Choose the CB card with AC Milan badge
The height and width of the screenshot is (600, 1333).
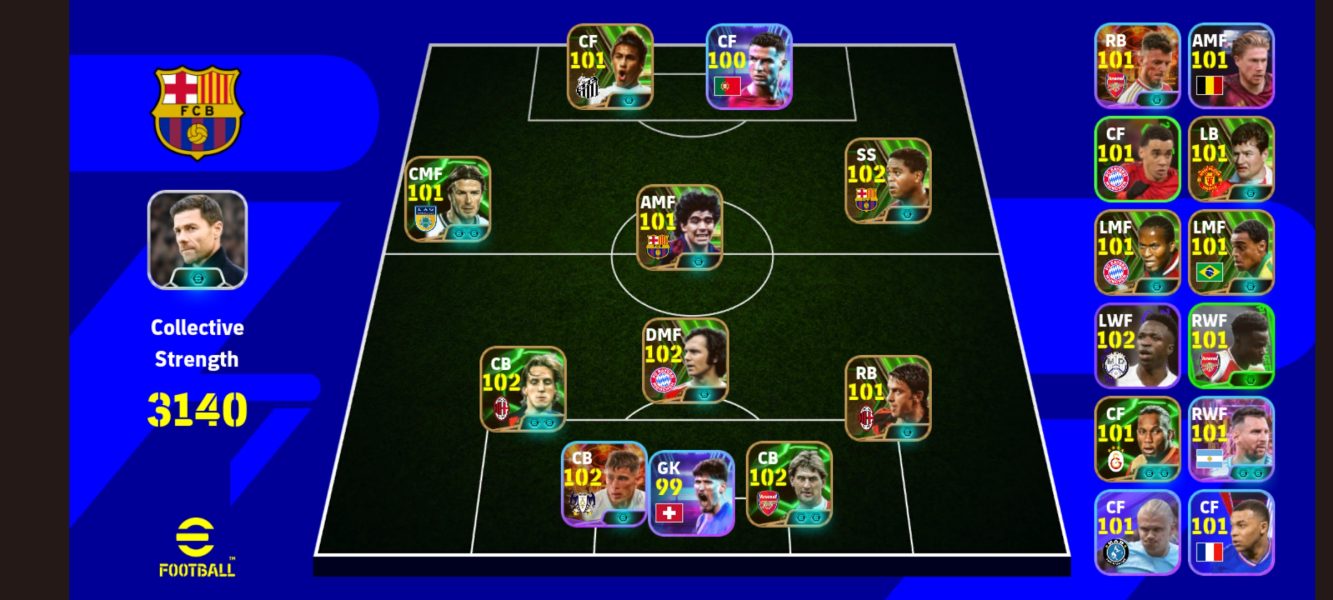(x=523, y=389)
